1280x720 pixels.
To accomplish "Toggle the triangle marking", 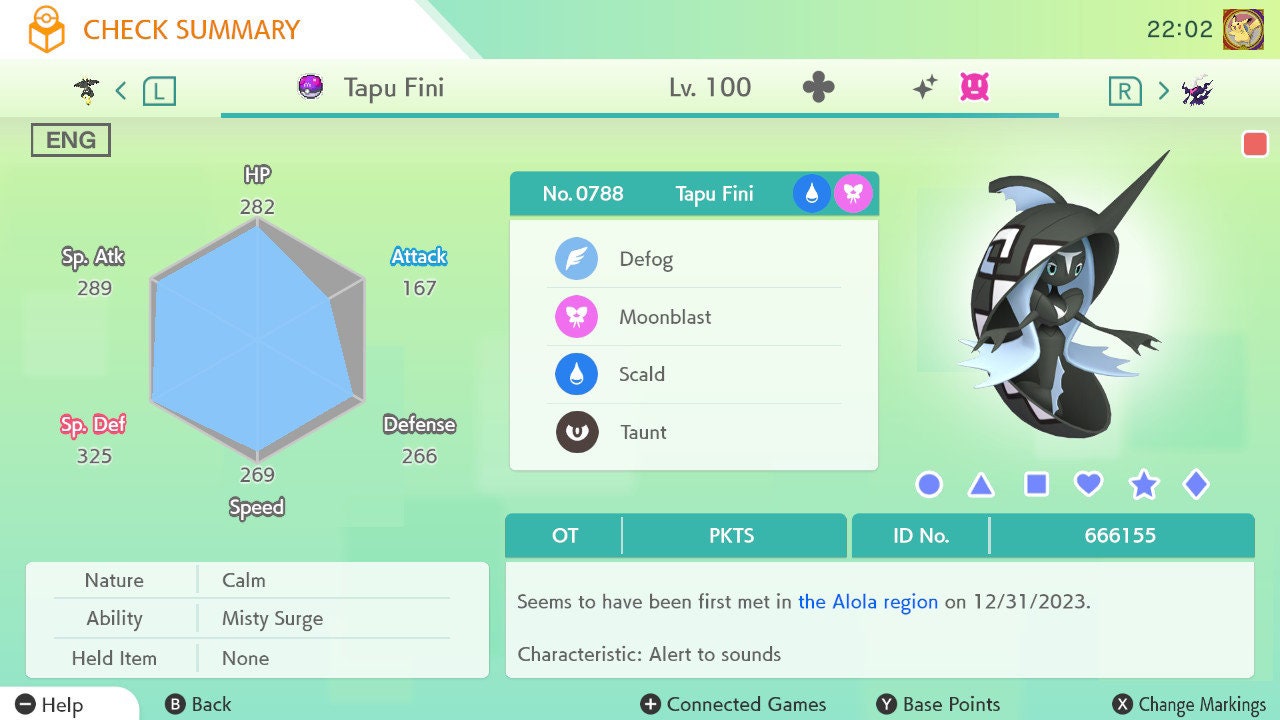I will click(x=981, y=485).
